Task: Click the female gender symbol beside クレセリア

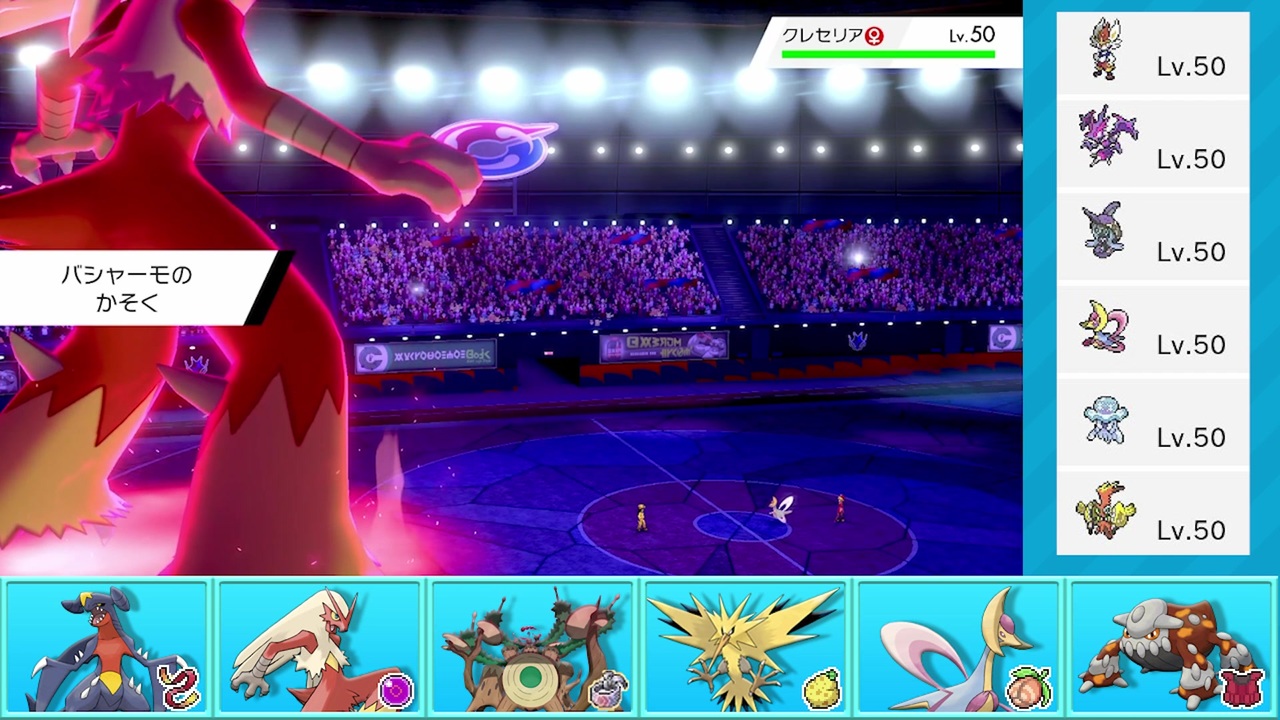Action: (875, 34)
